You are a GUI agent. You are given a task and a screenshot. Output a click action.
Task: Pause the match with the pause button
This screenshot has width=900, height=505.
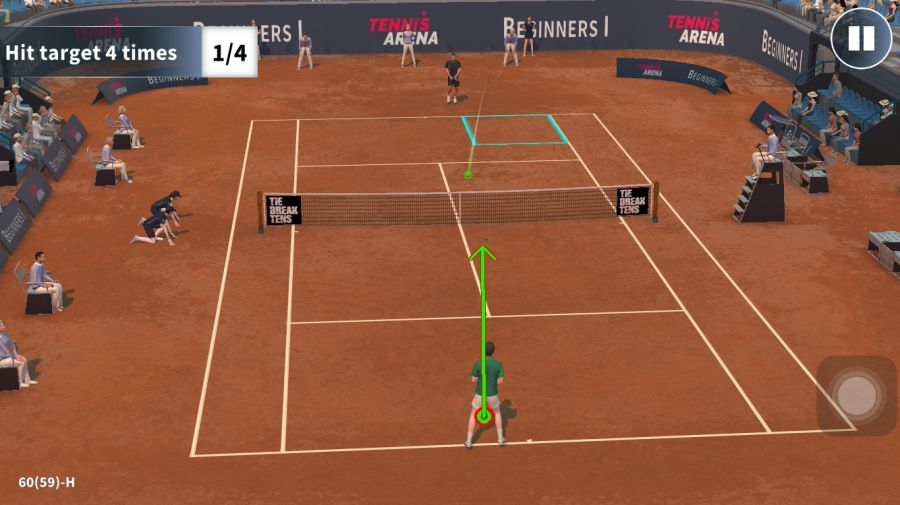[860, 39]
